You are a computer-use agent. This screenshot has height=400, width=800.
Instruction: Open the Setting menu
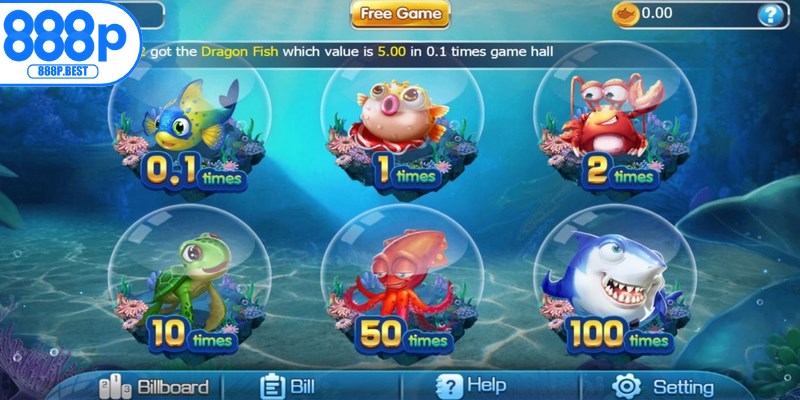coord(664,386)
